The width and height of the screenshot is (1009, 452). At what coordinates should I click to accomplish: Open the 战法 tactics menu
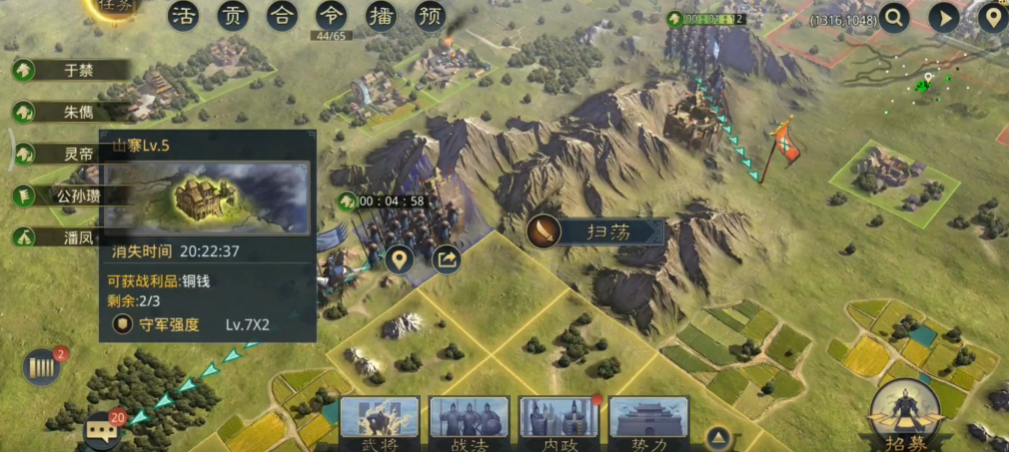(469, 422)
